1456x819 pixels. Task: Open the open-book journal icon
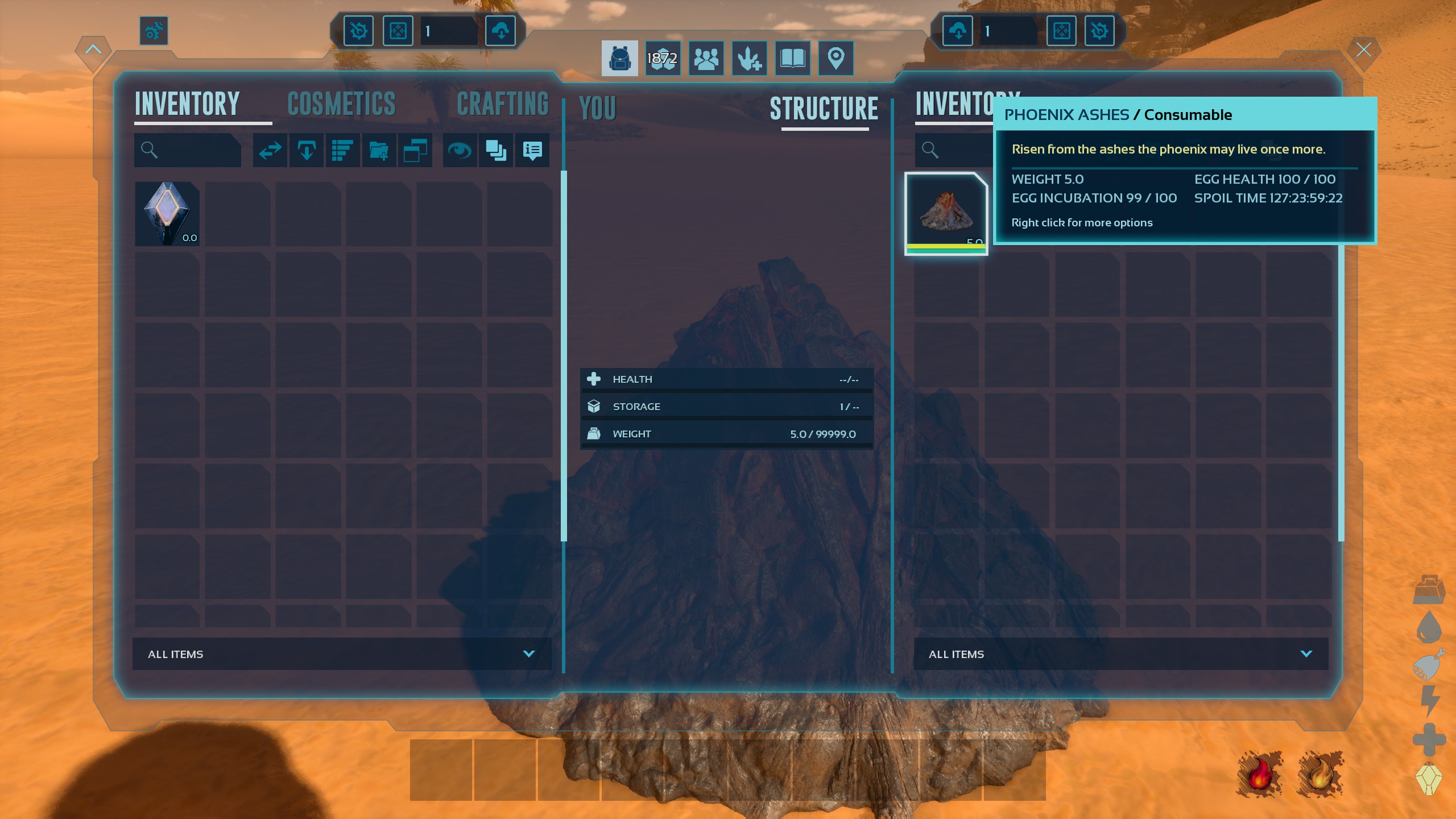[x=792, y=58]
